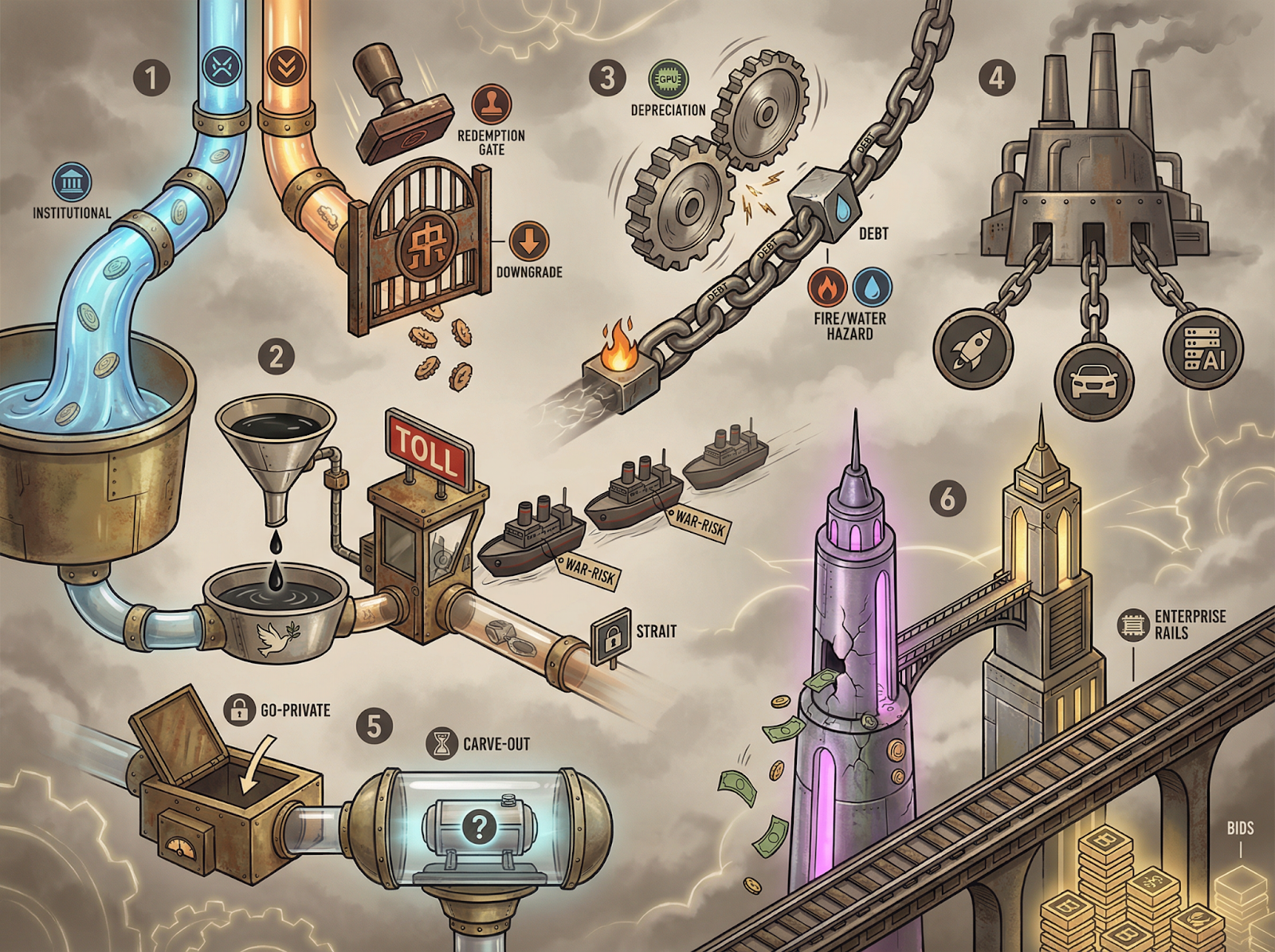
Task: Select the number 5 marker
Action: 375,726
